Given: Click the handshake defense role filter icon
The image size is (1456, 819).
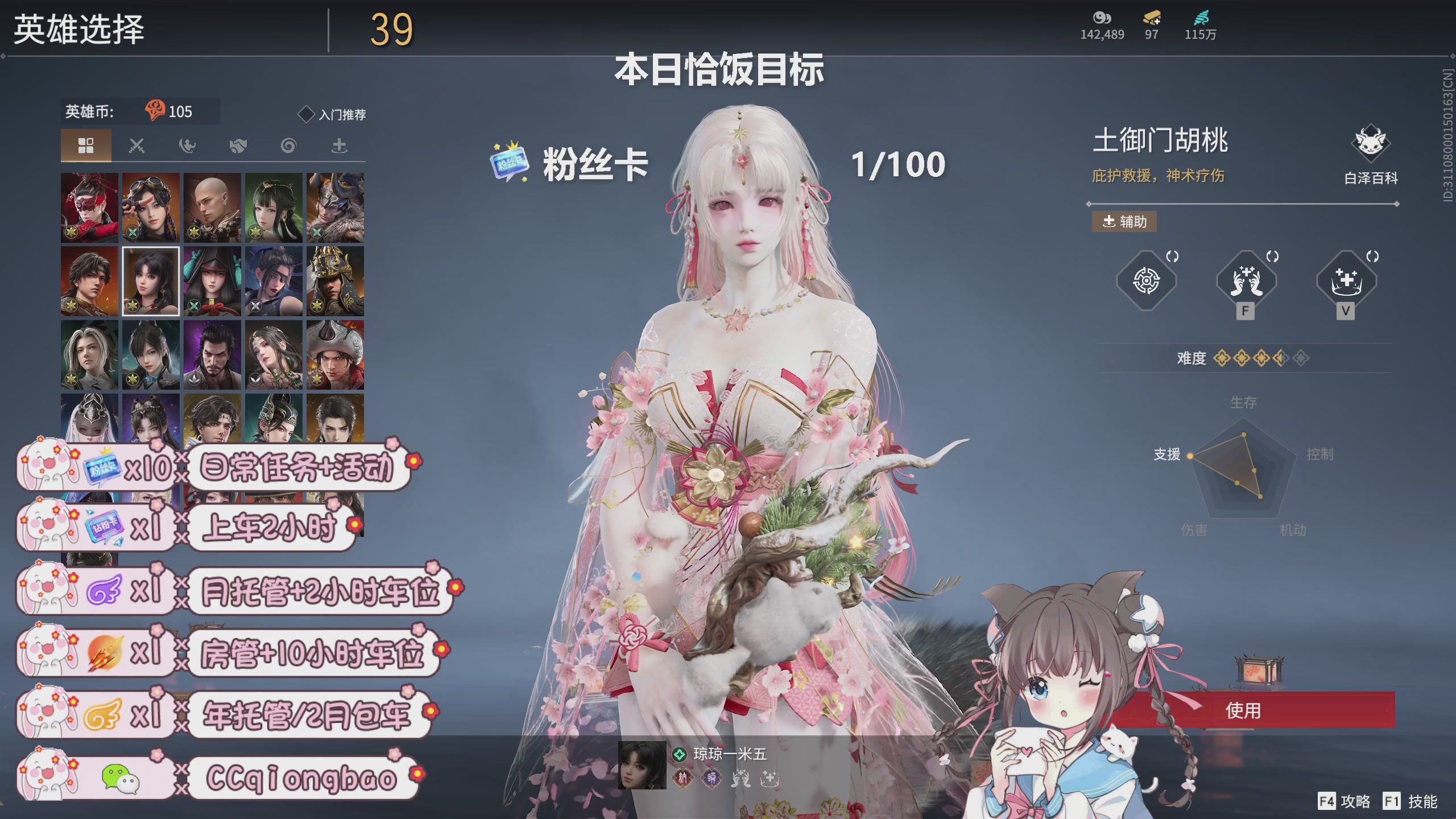Looking at the screenshot, I should point(237,145).
